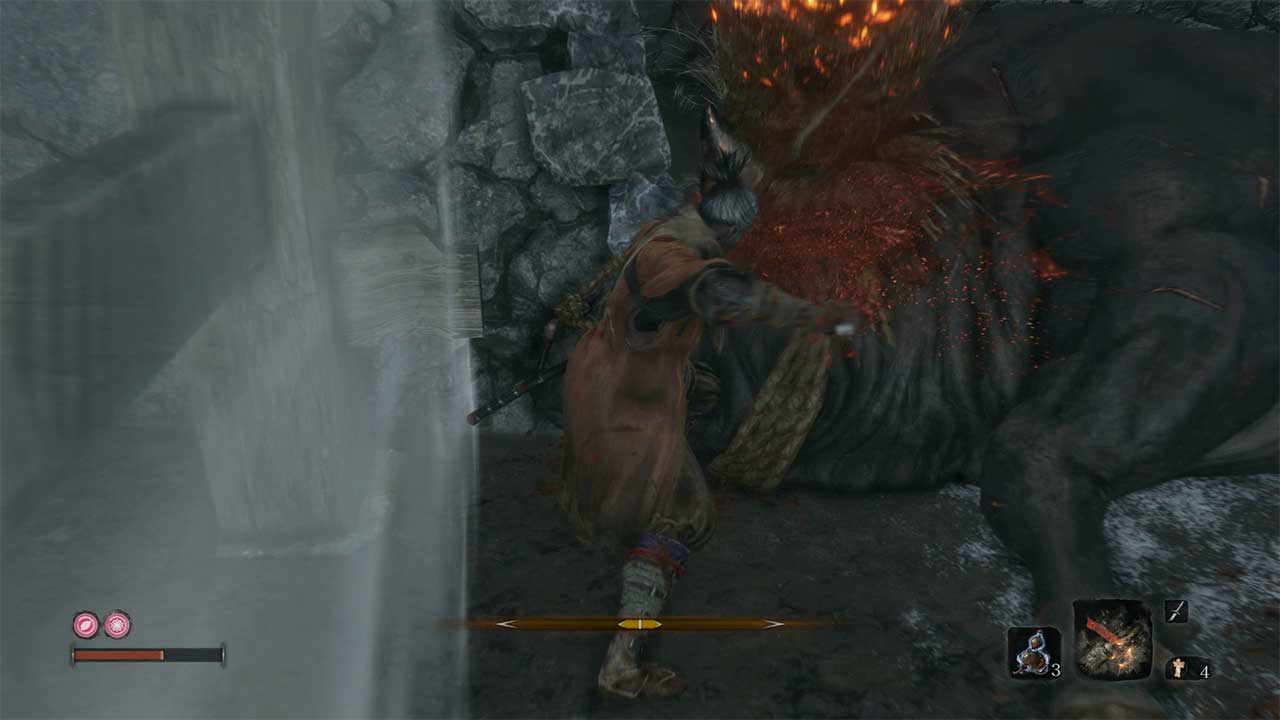Click the sword Combat Art icon
Image resolution: width=1280 pixels, height=720 pixels.
[1177, 612]
